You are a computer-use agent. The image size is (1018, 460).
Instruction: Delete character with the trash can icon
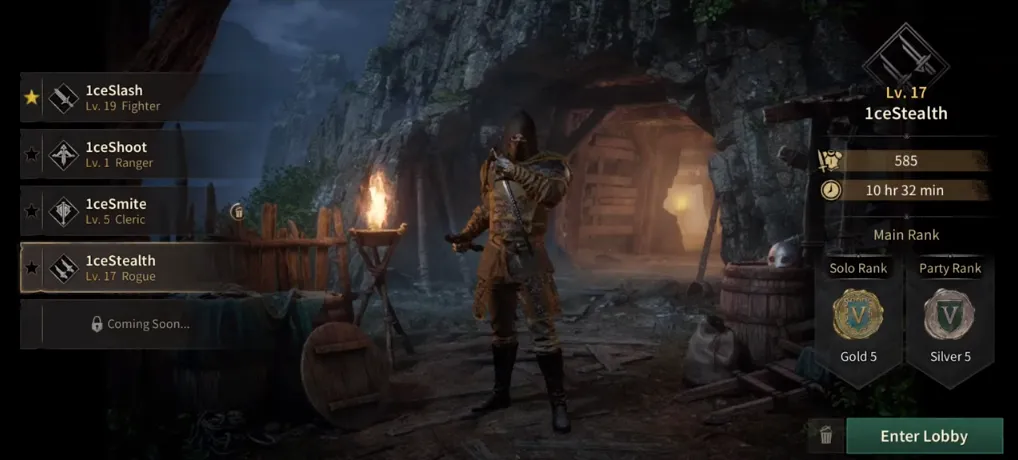826,435
